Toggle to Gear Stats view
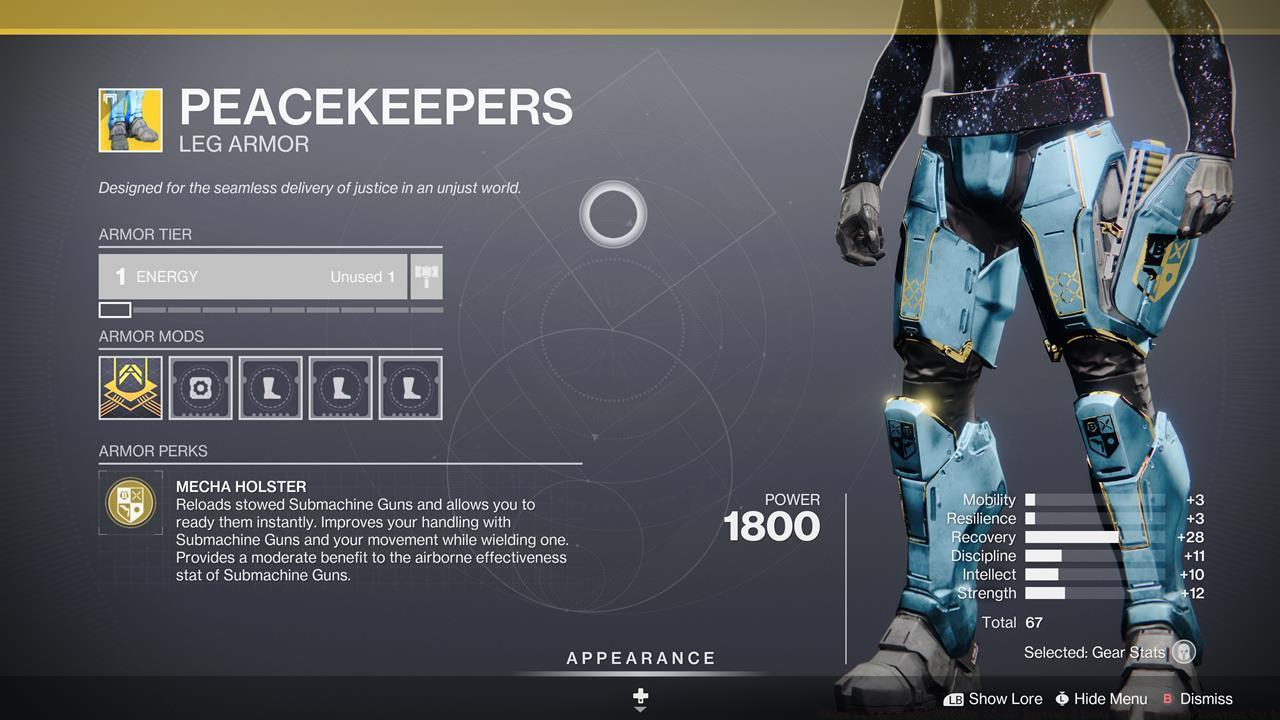Viewport: 1280px width, 720px height. (1095, 651)
